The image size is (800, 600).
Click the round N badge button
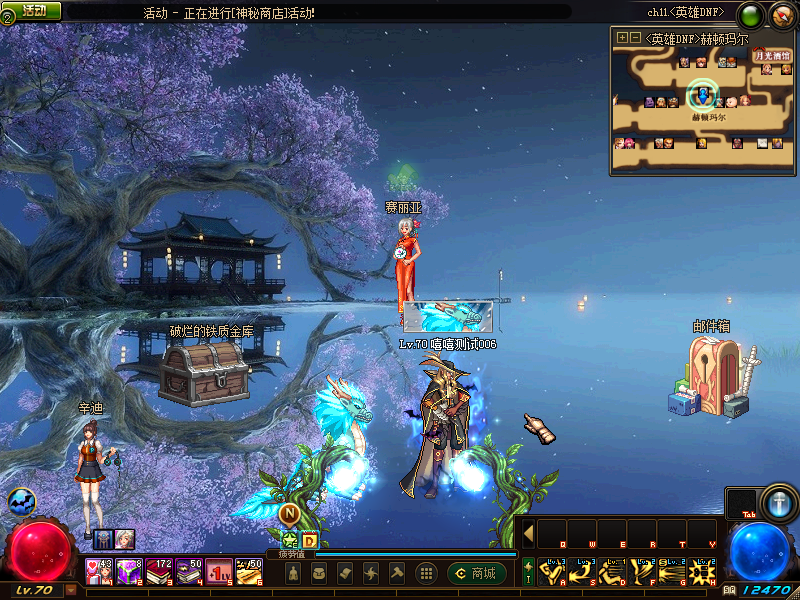(x=288, y=514)
